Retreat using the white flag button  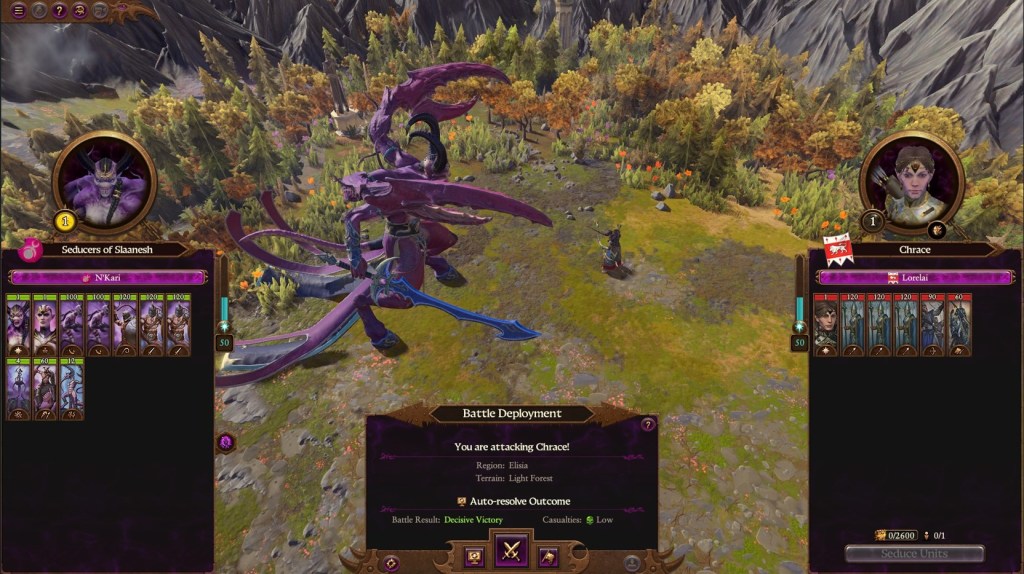[548, 556]
